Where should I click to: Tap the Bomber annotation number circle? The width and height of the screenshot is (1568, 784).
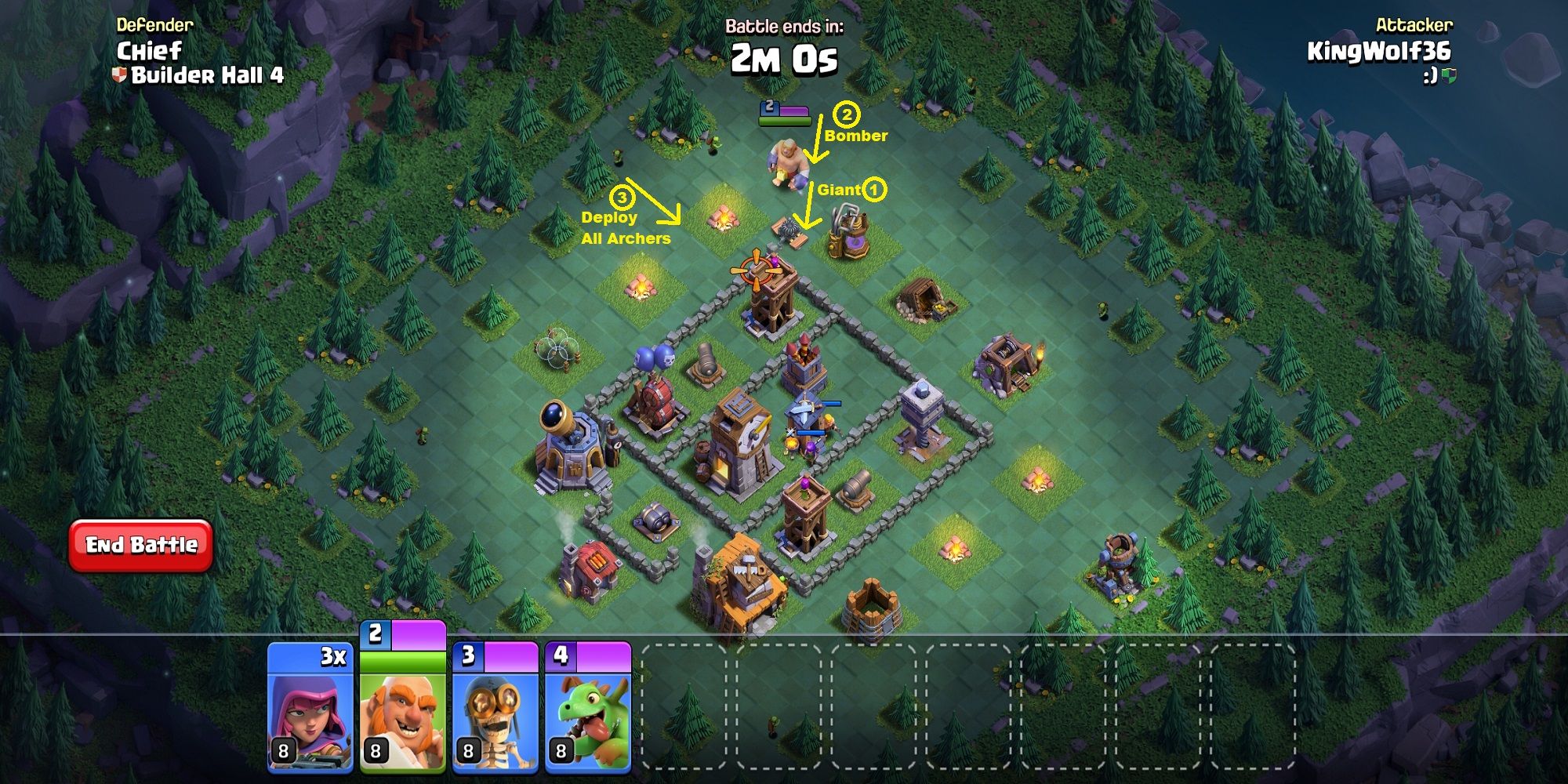pyautogui.click(x=847, y=115)
